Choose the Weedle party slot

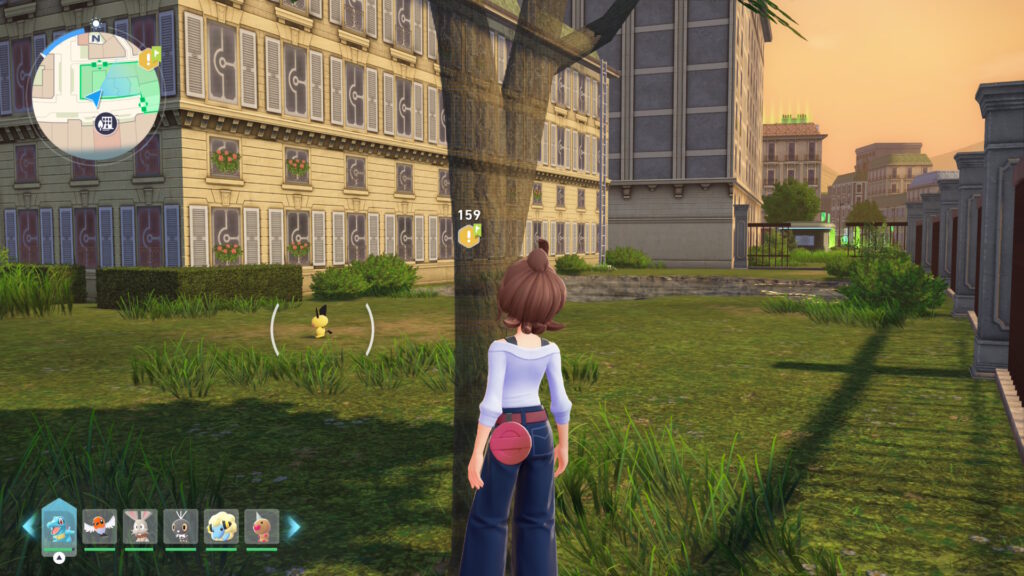click(x=261, y=526)
